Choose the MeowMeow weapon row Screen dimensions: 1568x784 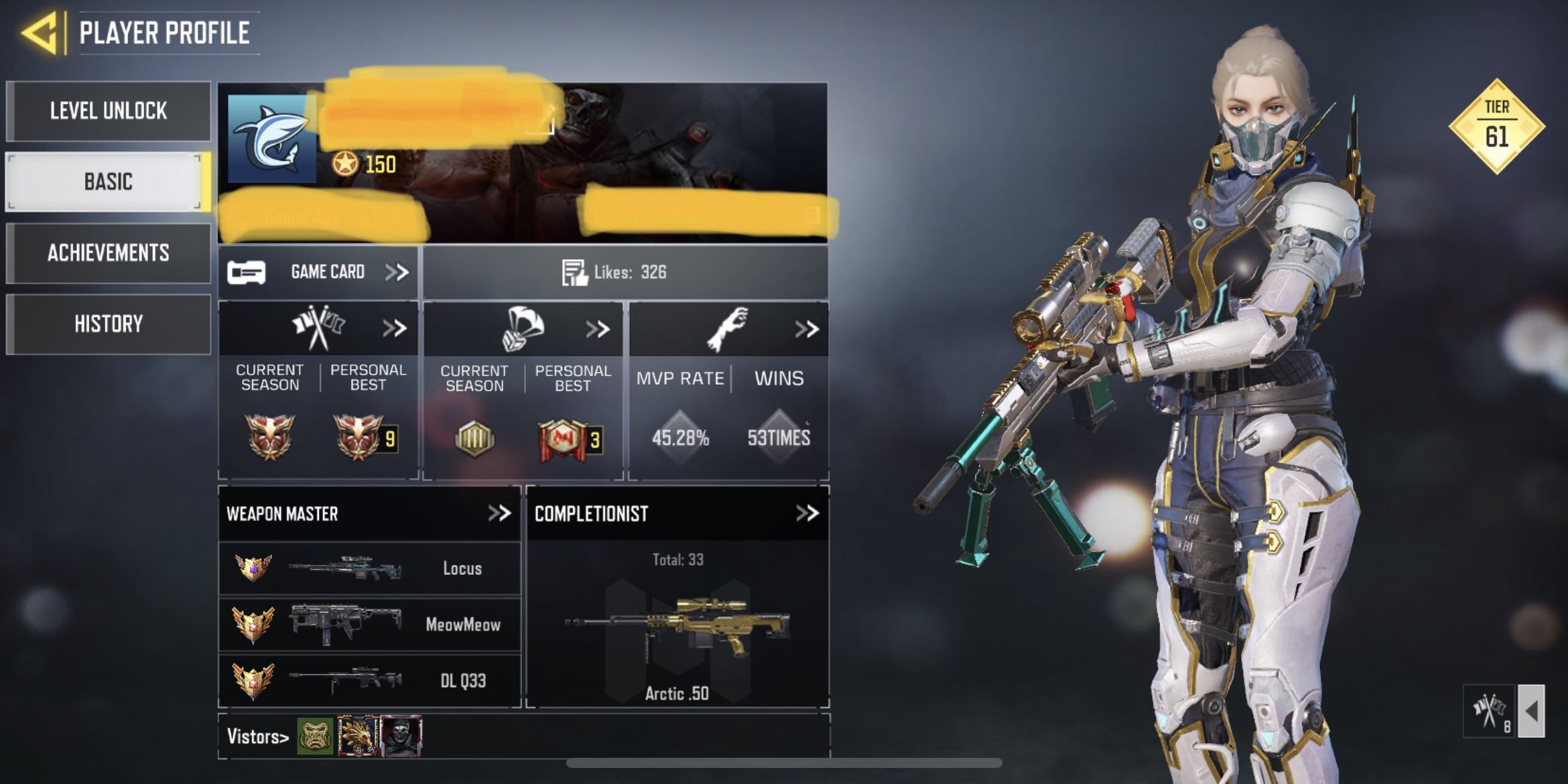click(x=369, y=625)
